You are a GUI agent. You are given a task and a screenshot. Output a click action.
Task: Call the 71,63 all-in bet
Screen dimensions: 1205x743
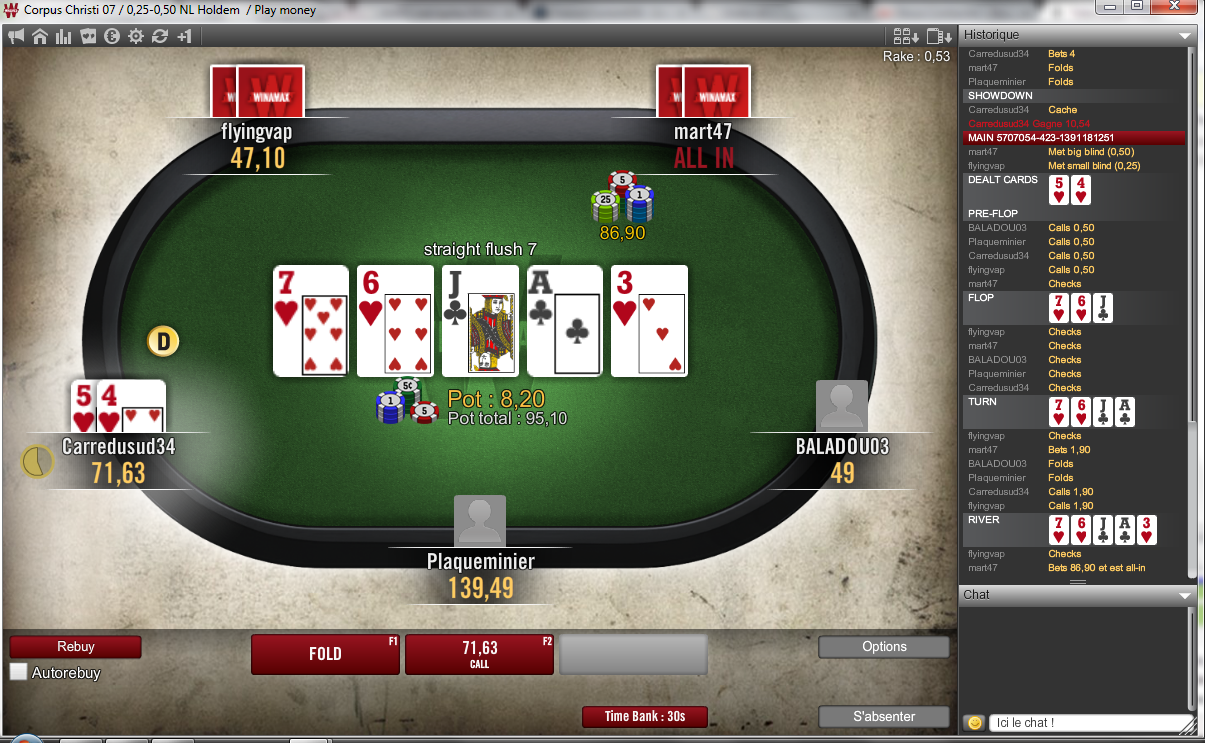(479, 654)
